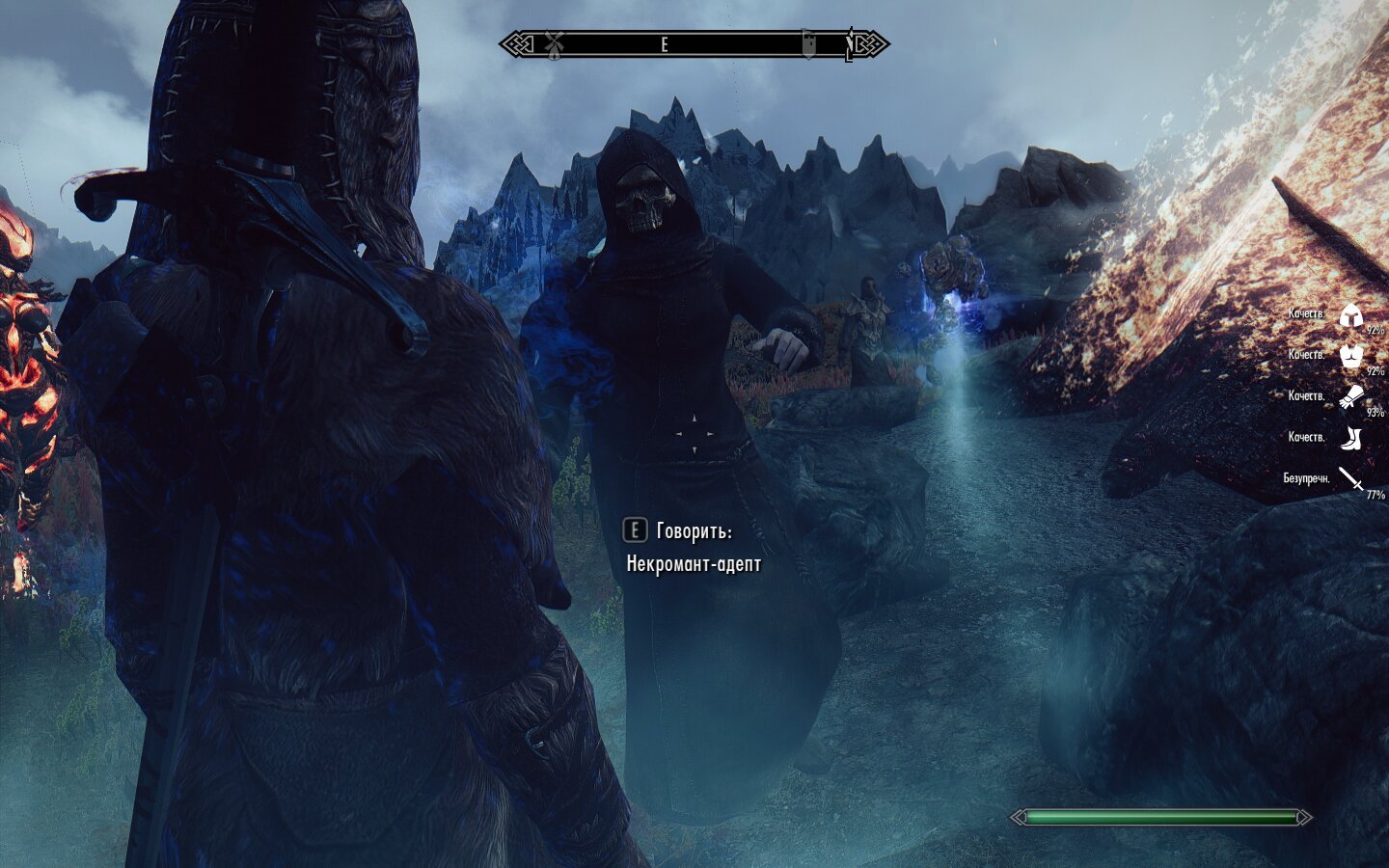Select the tower marker on the compass

point(808,44)
